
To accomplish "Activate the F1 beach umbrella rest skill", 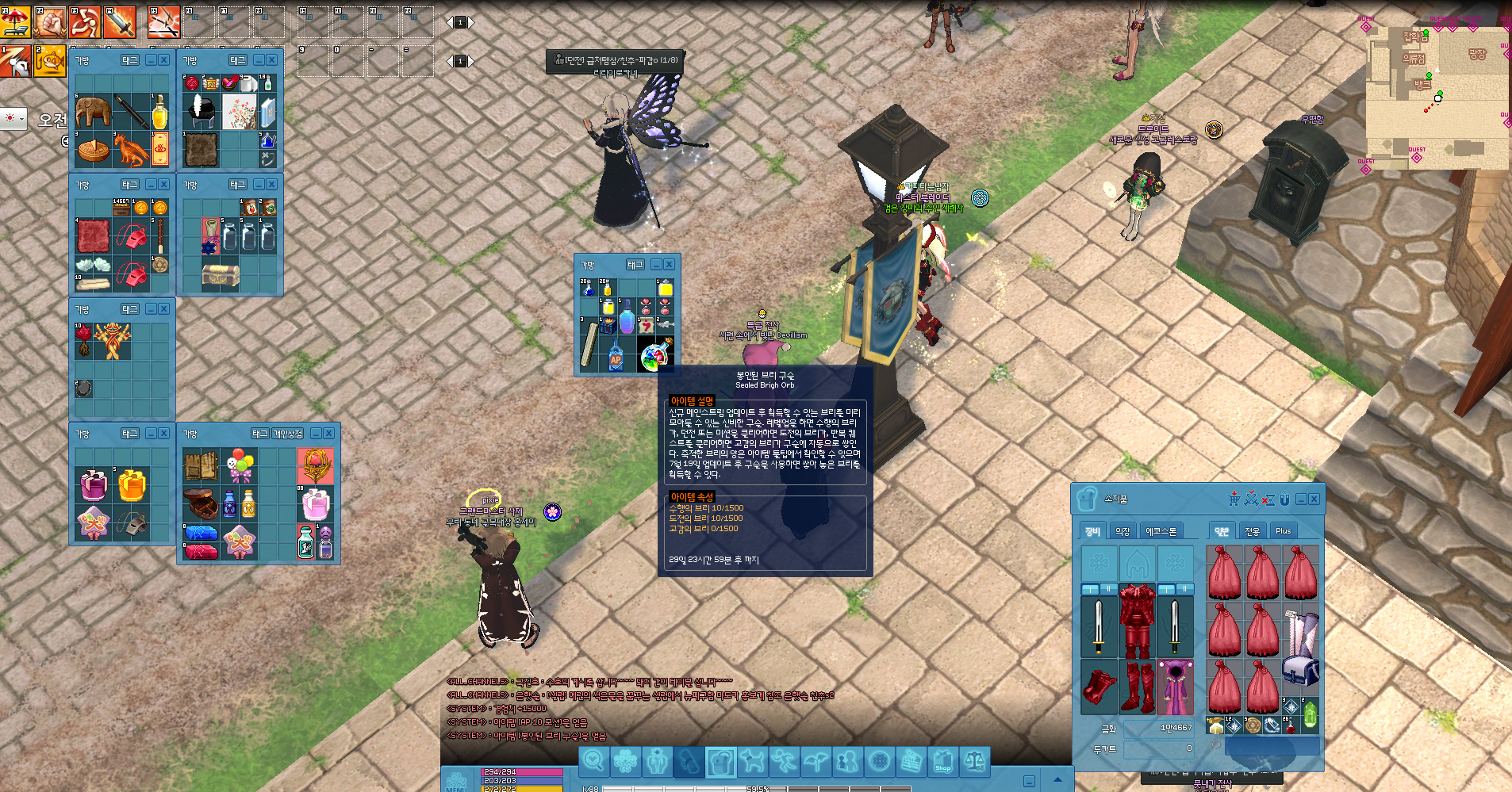I will click(x=16, y=22).
